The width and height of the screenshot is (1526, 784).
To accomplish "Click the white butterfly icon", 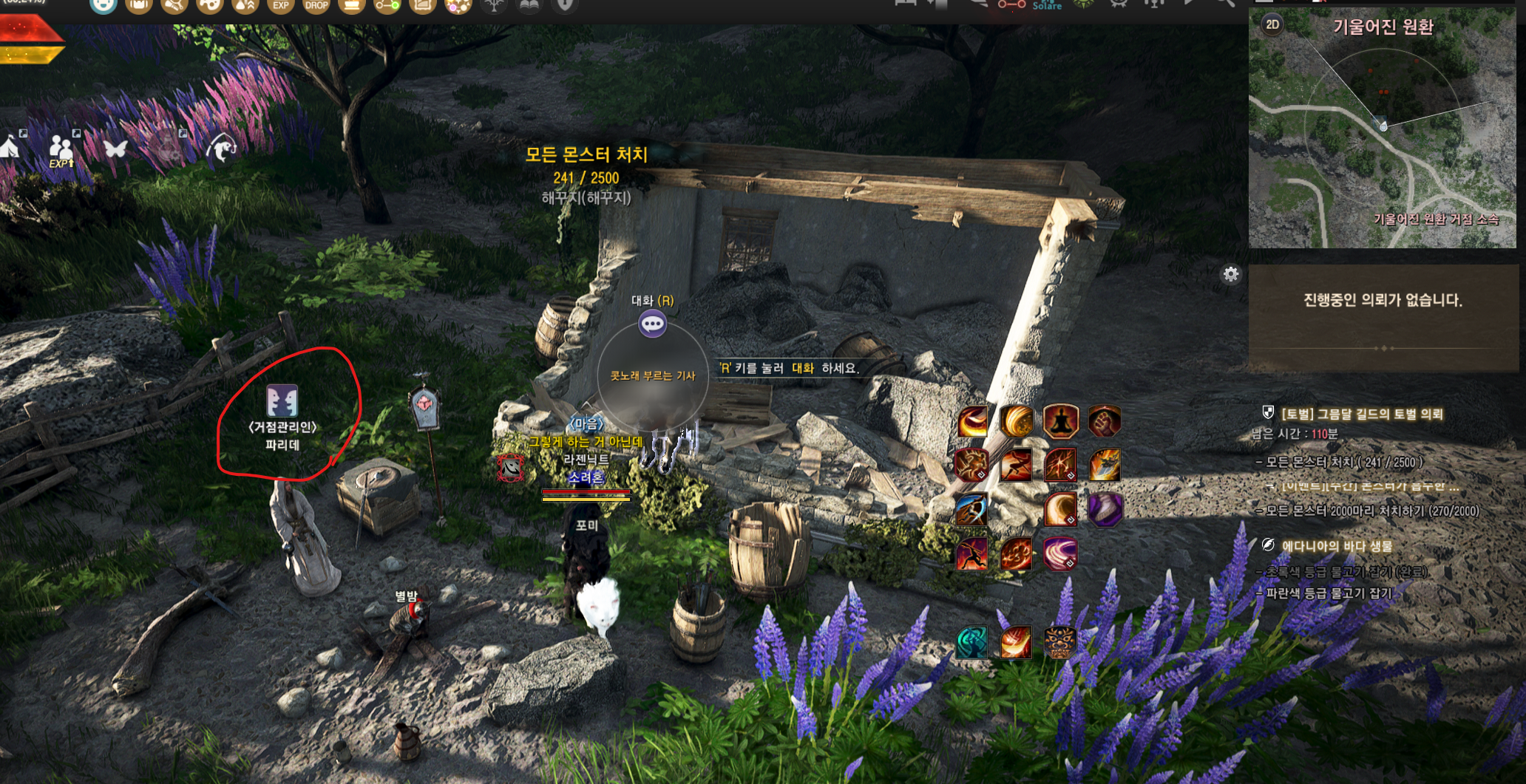I will pyautogui.click(x=115, y=149).
